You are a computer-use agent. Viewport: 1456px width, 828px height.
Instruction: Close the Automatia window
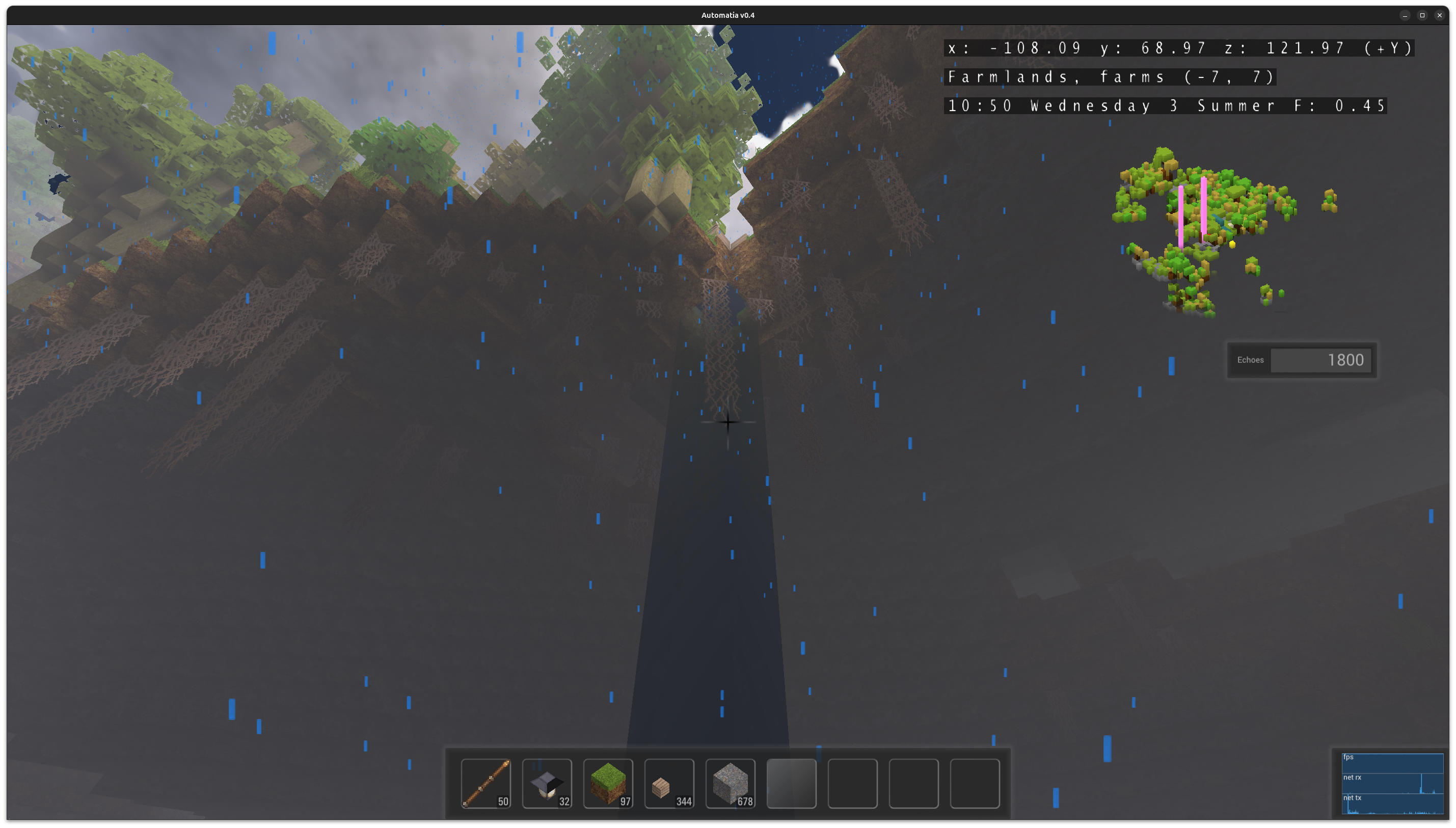(1440, 15)
